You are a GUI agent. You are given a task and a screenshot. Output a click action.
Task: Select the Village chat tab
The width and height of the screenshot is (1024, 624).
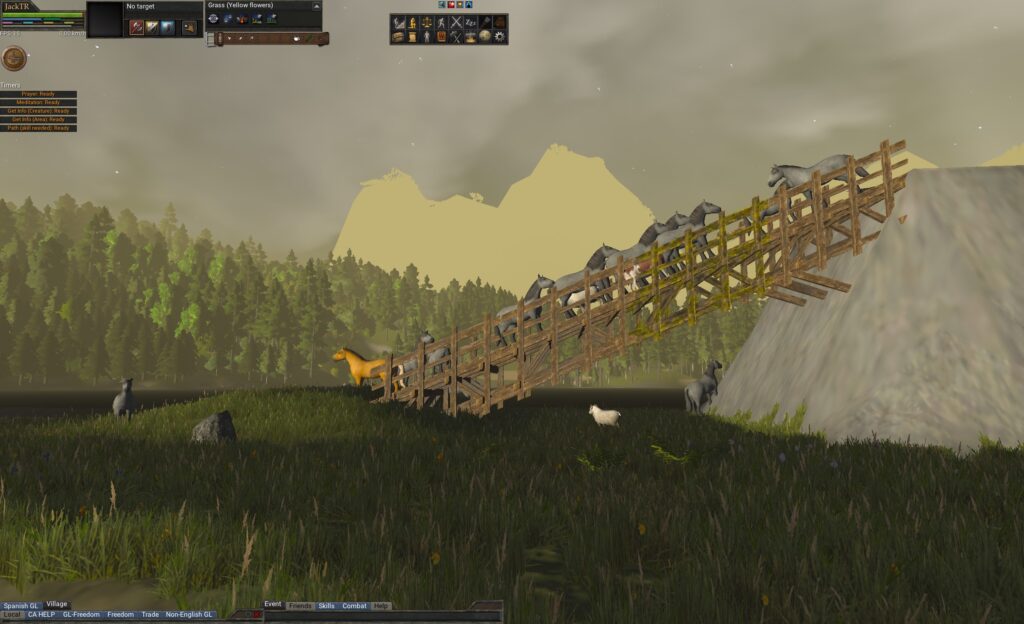click(x=57, y=605)
